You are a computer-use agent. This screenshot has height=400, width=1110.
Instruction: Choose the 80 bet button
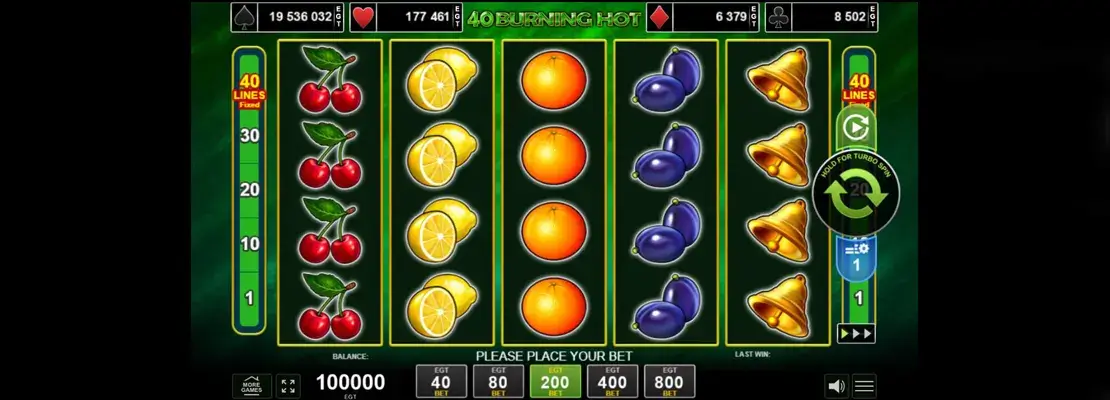(x=498, y=381)
